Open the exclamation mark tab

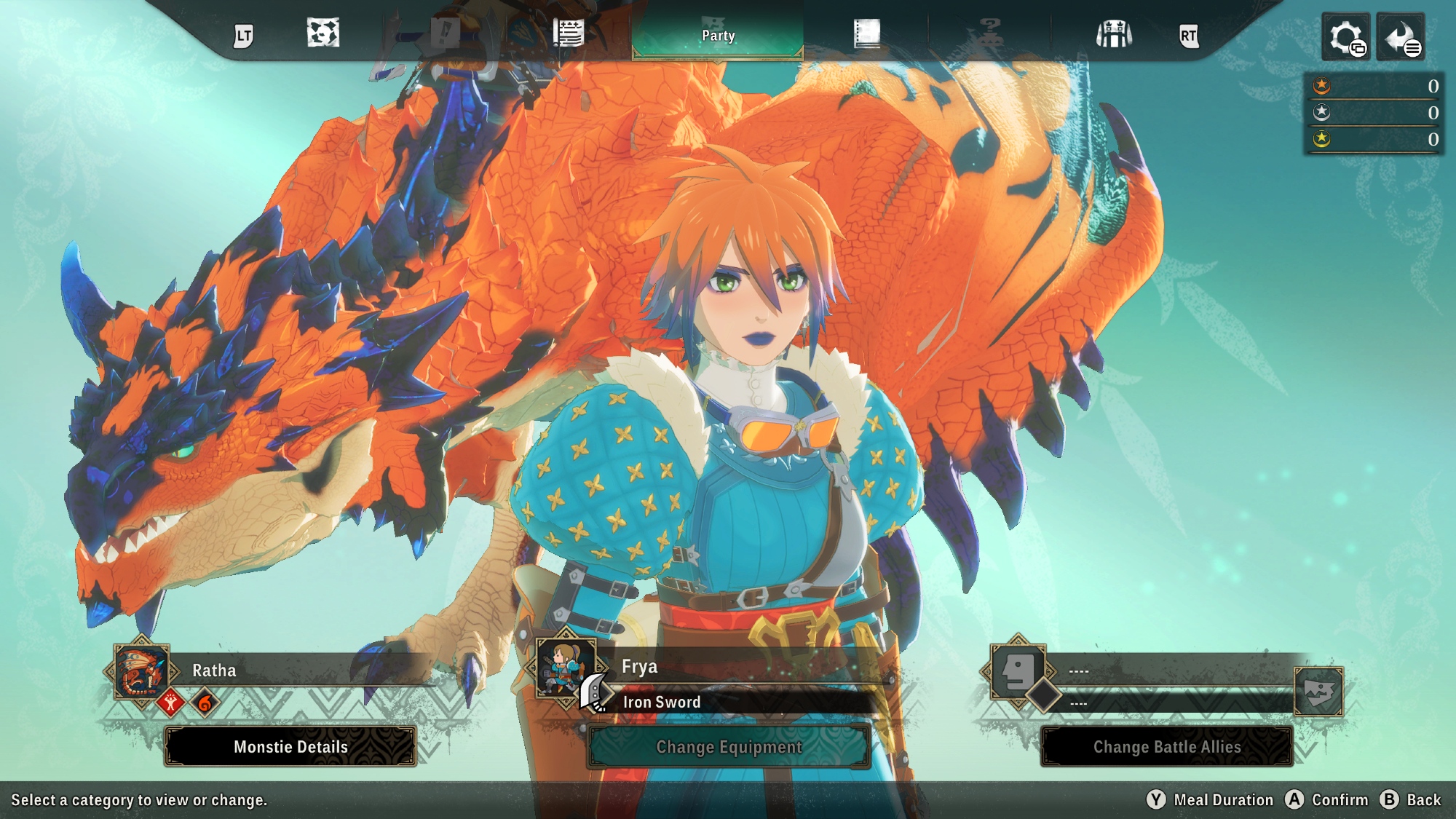(x=445, y=33)
